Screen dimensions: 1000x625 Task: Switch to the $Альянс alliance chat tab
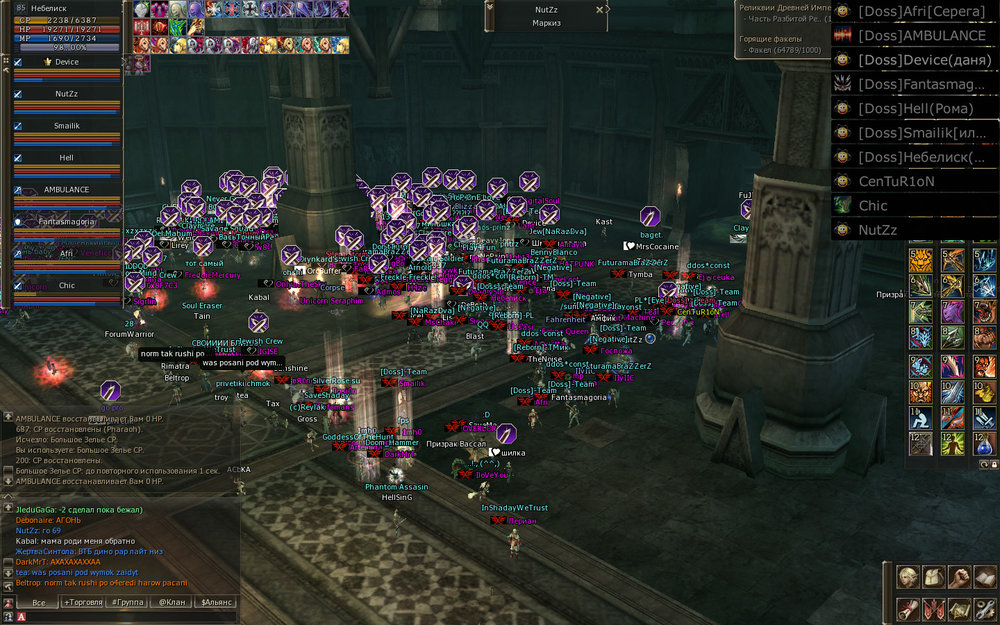click(216, 603)
